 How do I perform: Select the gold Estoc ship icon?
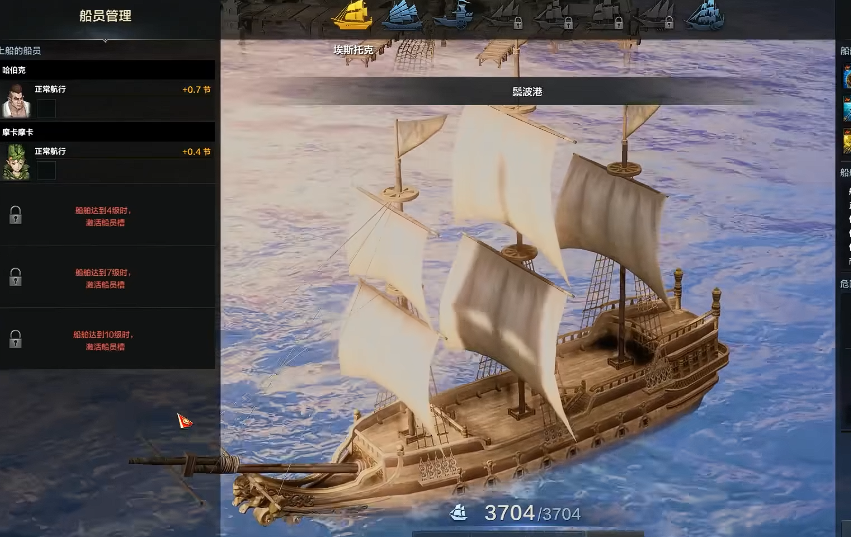pyautogui.click(x=351, y=15)
